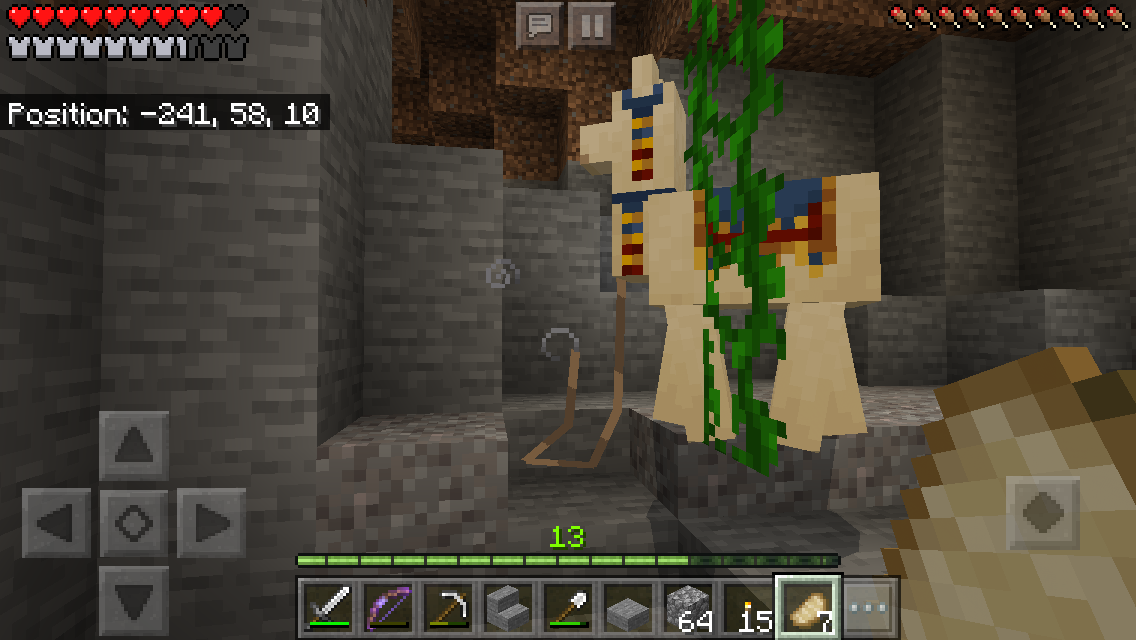
Task: Tap the move backward arrow
Action: tap(134, 599)
